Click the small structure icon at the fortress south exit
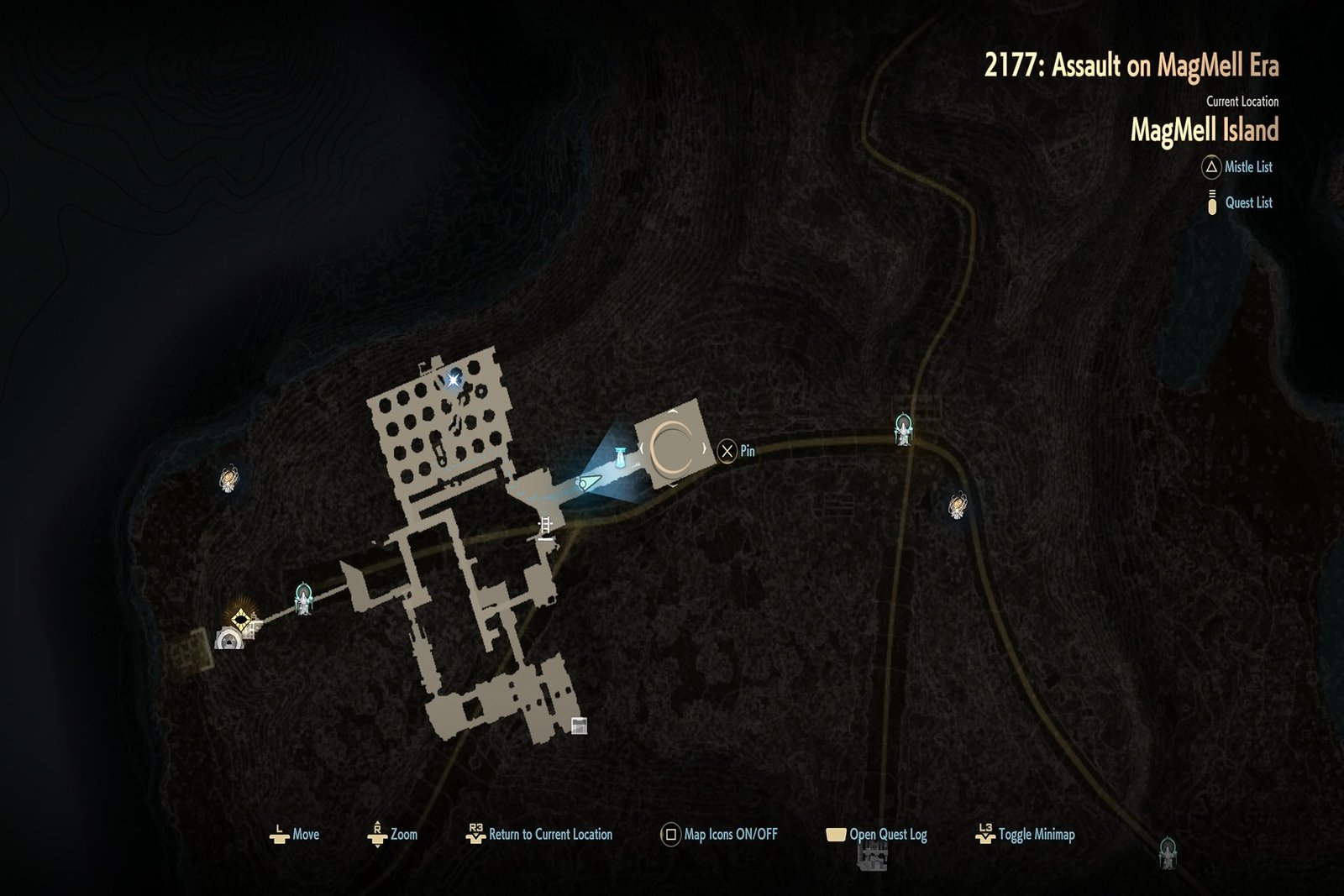Viewport: 1344px width, 896px height. pyautogui.click(x=578, y=724)
